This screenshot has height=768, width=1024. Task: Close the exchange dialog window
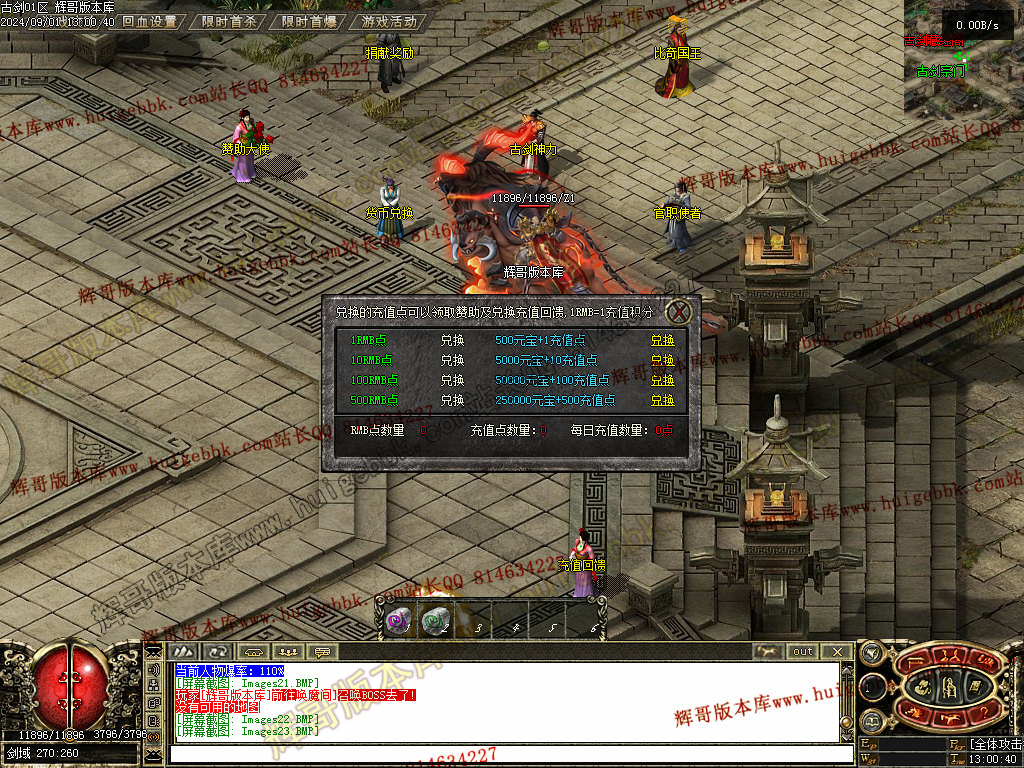point(679,310)
